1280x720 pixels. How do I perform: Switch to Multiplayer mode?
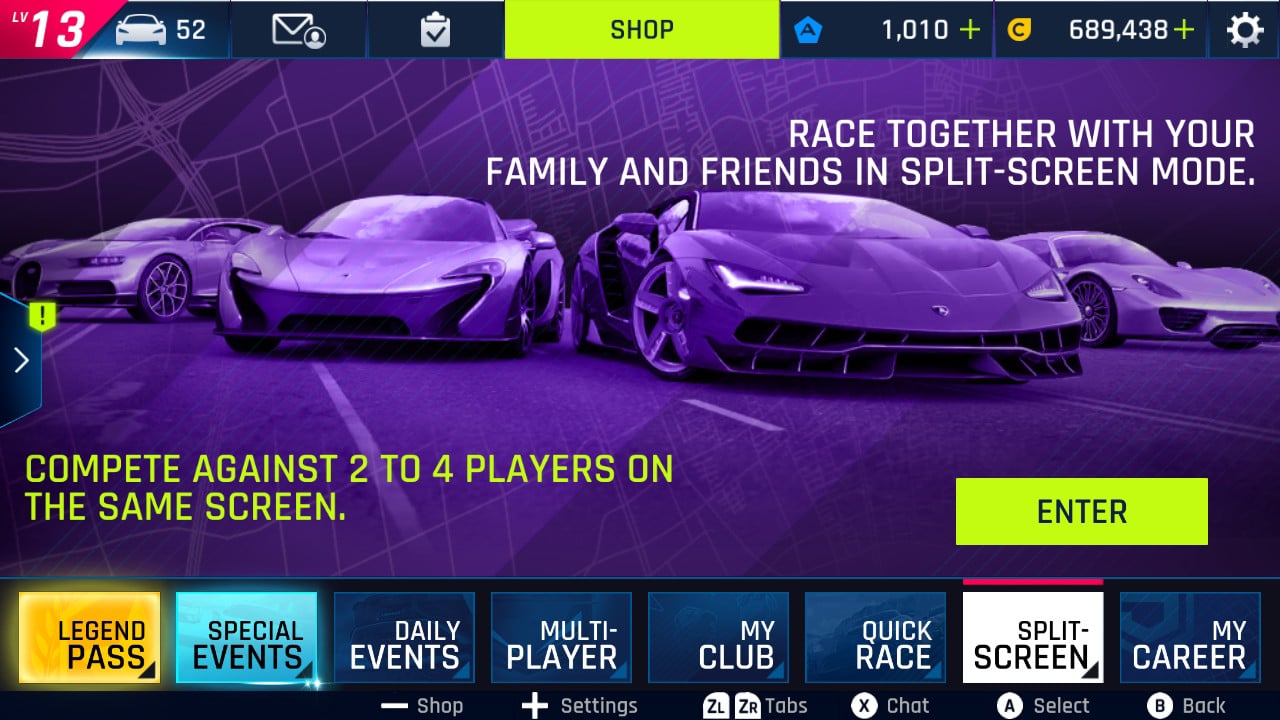coord(561,638)
